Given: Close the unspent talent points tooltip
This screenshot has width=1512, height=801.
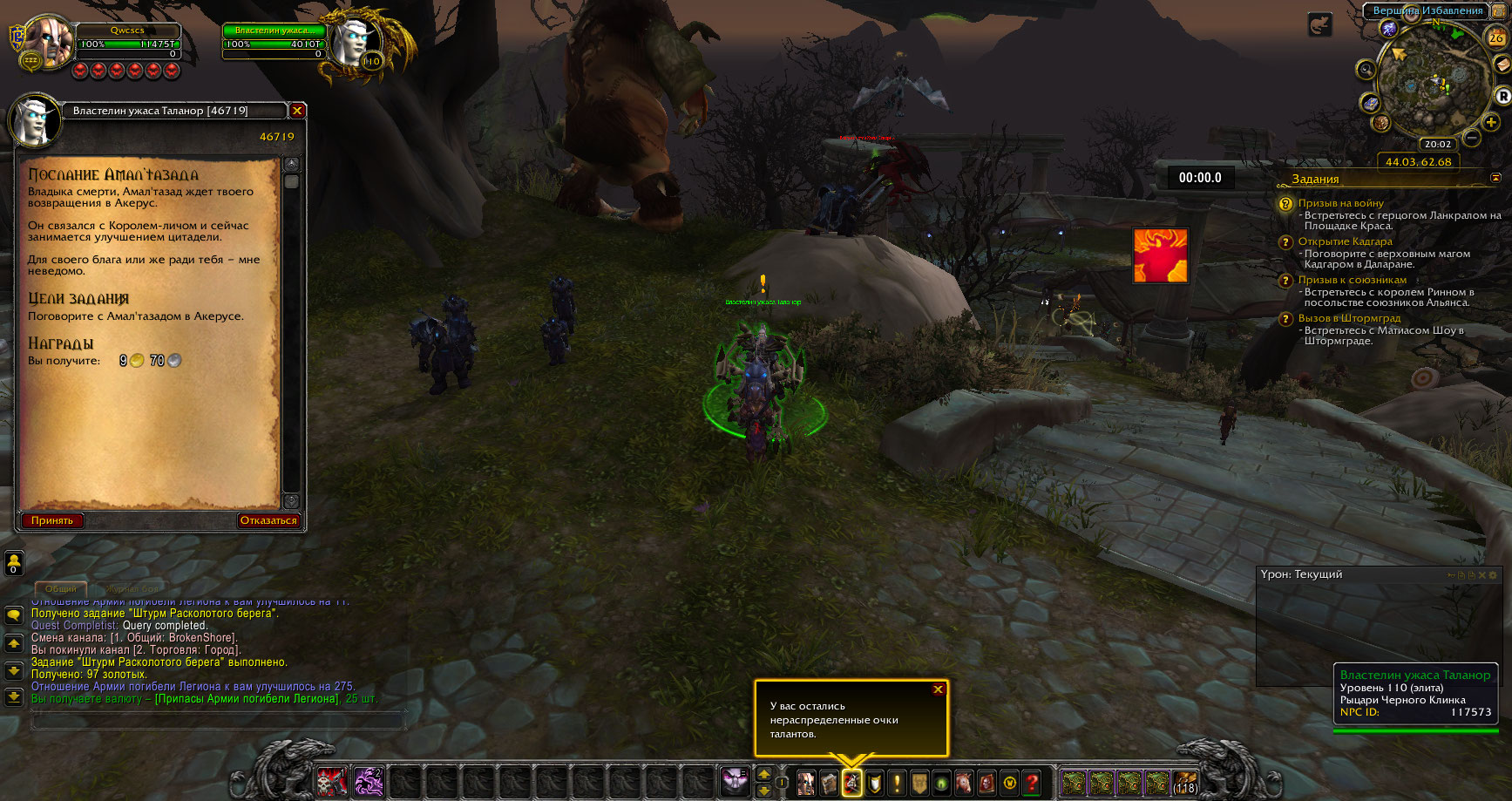Looking at the screenshot, I should 938,689.
